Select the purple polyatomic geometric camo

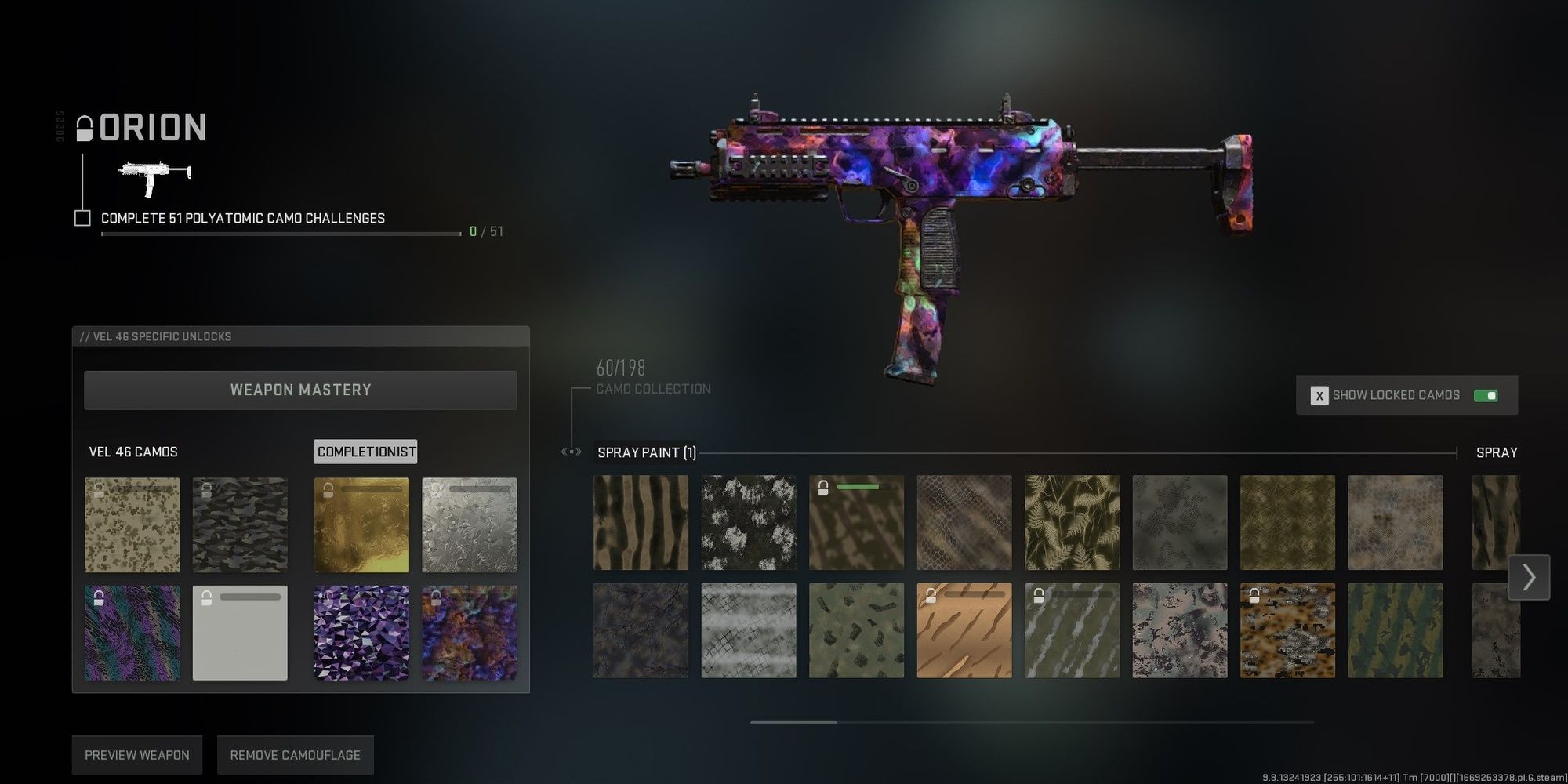point(361,632)
